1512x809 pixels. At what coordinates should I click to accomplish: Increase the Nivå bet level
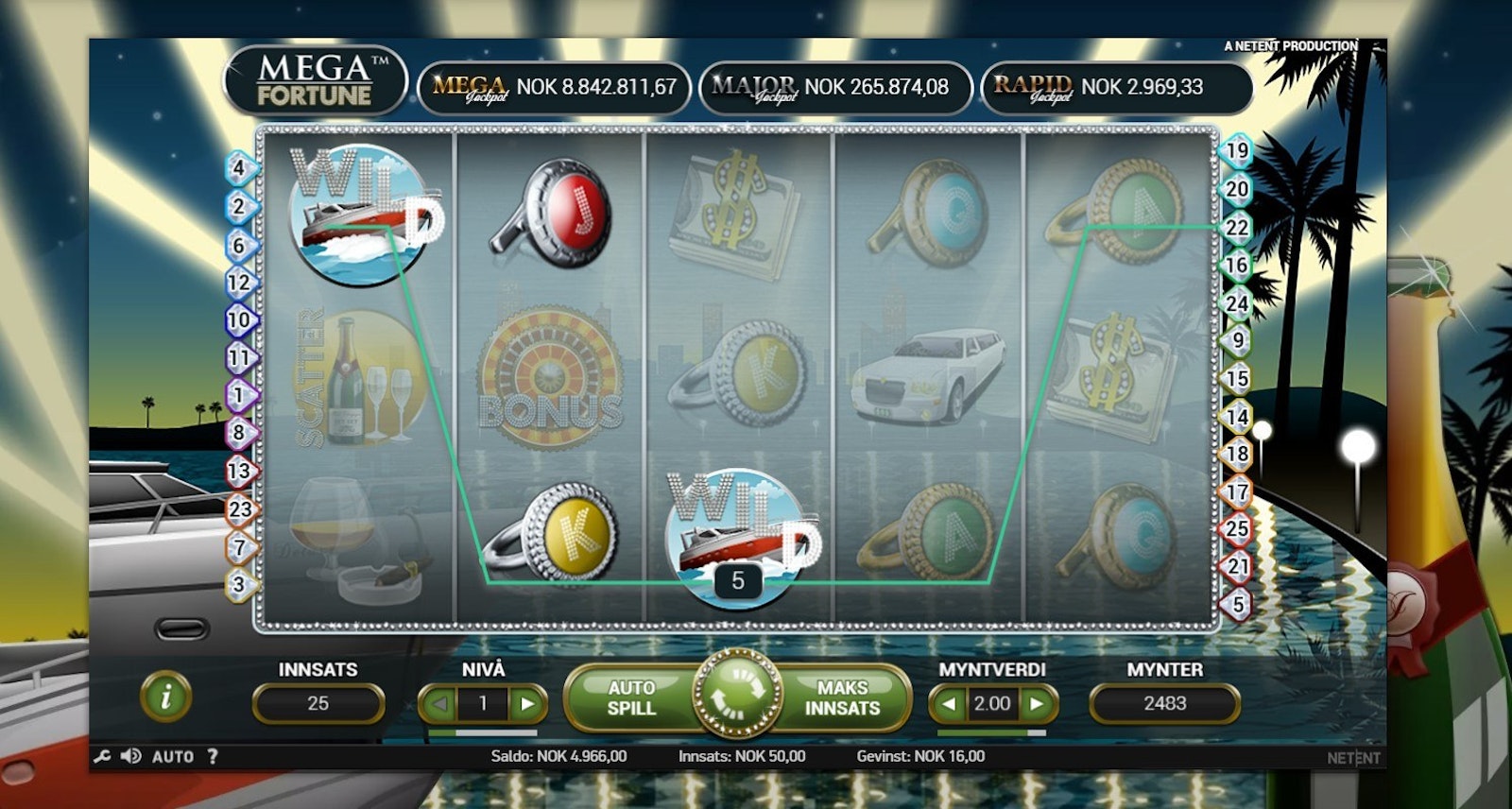(x=527, y=704)
